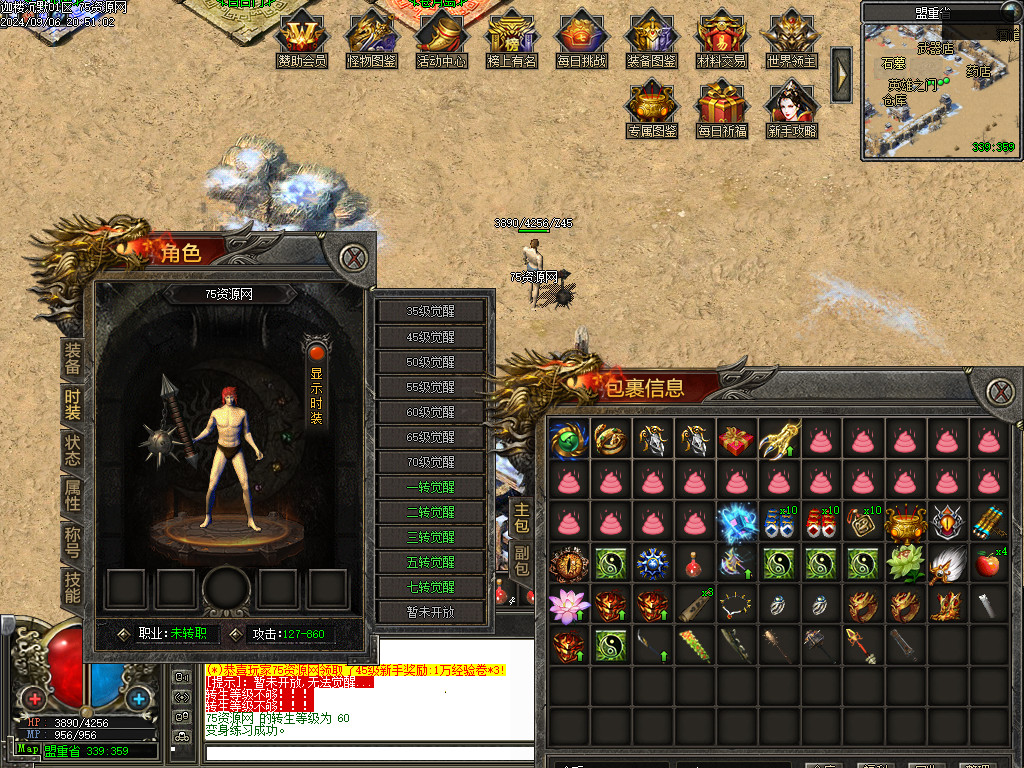Image resolution: width=1024 pixels, height=768 pixels.
Task: Select the 一转觉醒 awakening option
Action: click(x=431, y=487)
